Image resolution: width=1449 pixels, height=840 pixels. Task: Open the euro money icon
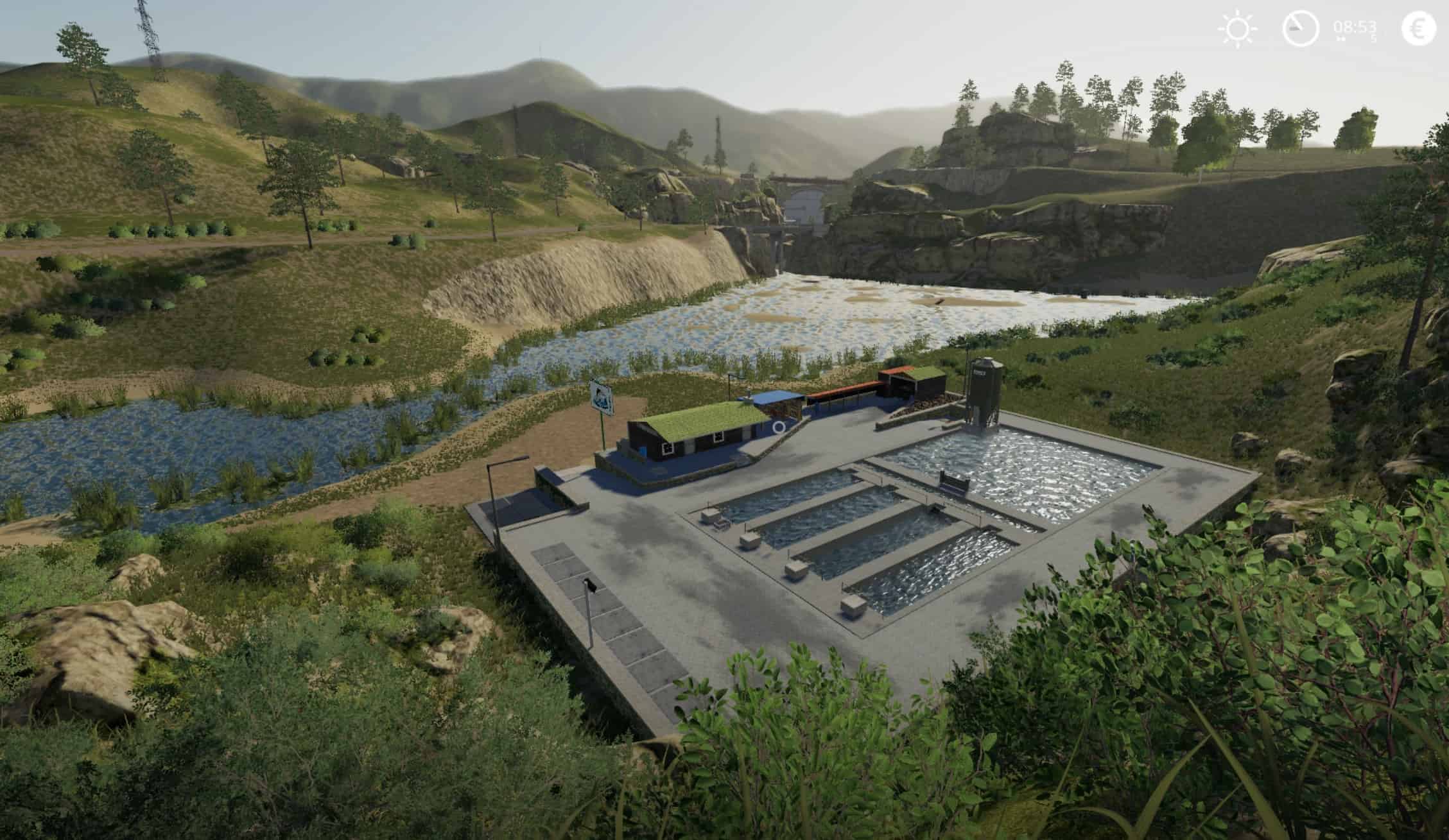click(1418, 29)
